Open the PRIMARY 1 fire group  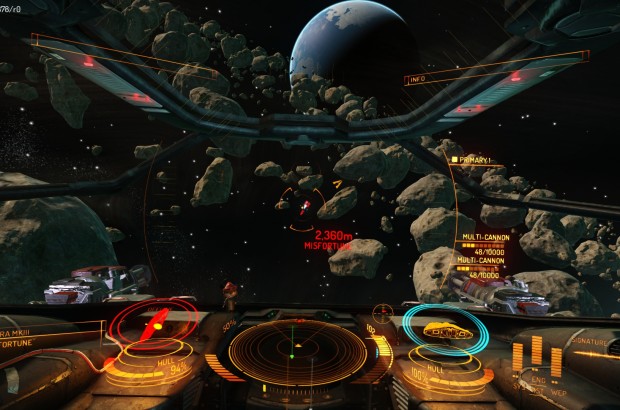pyautogui.click(x=472, y=159)
